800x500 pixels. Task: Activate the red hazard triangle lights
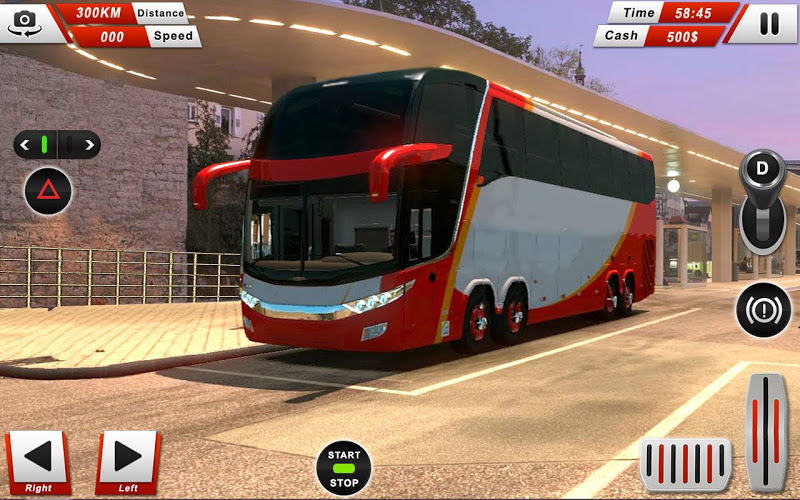[48, 191]
